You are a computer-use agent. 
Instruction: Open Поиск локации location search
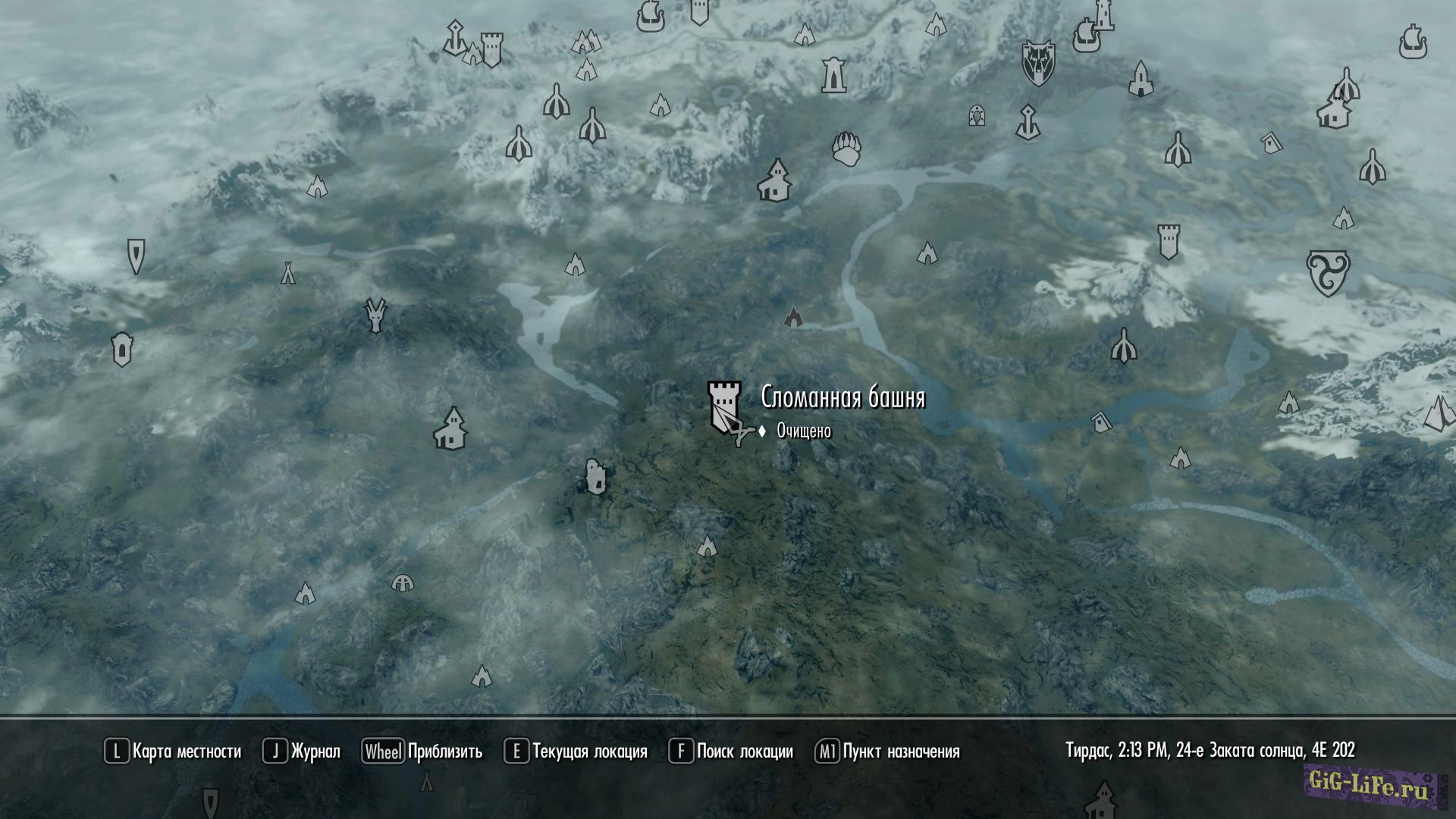(x=731, y=752)
